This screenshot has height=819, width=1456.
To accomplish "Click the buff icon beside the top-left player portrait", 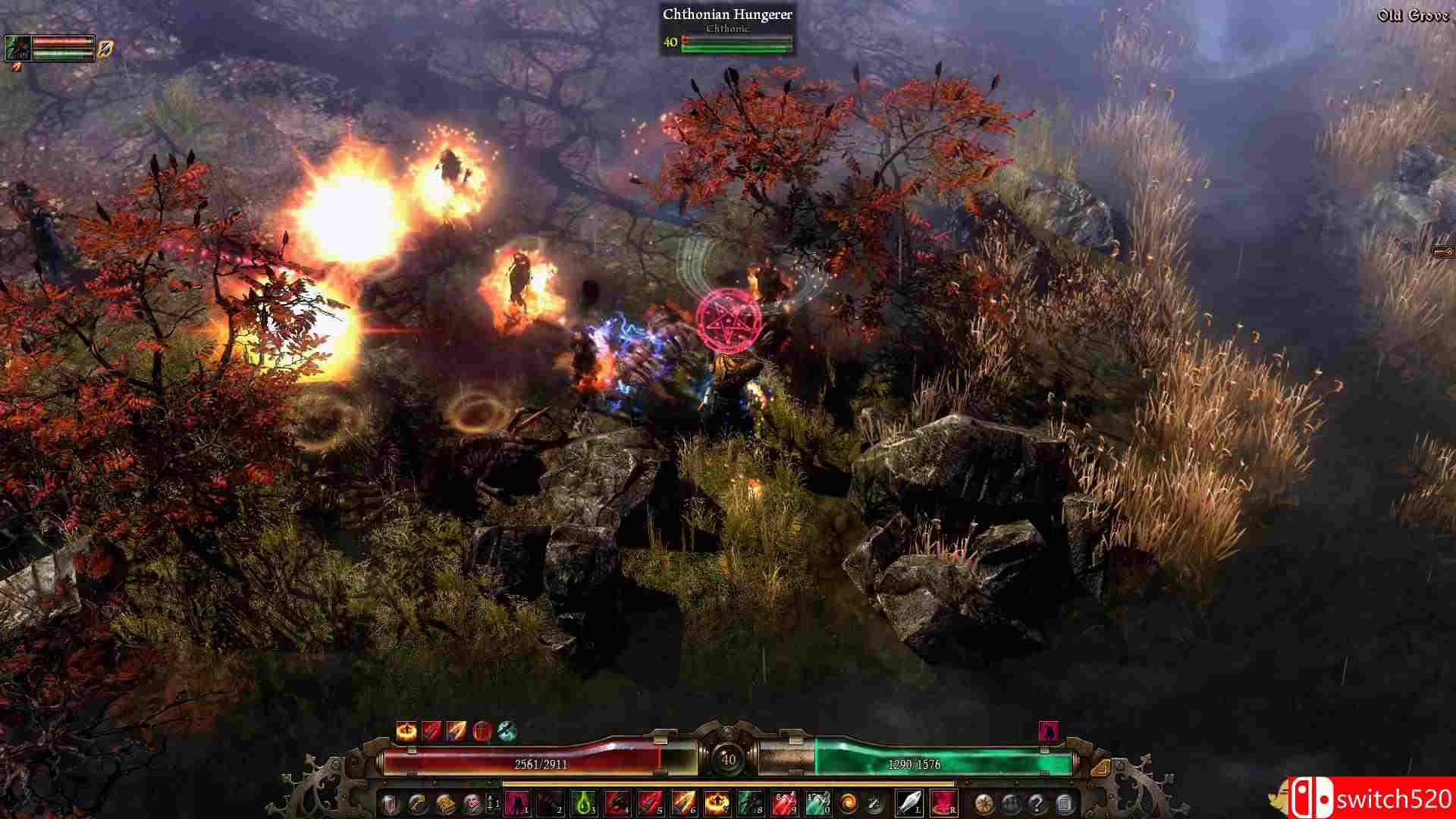I will tap(103, 47).
